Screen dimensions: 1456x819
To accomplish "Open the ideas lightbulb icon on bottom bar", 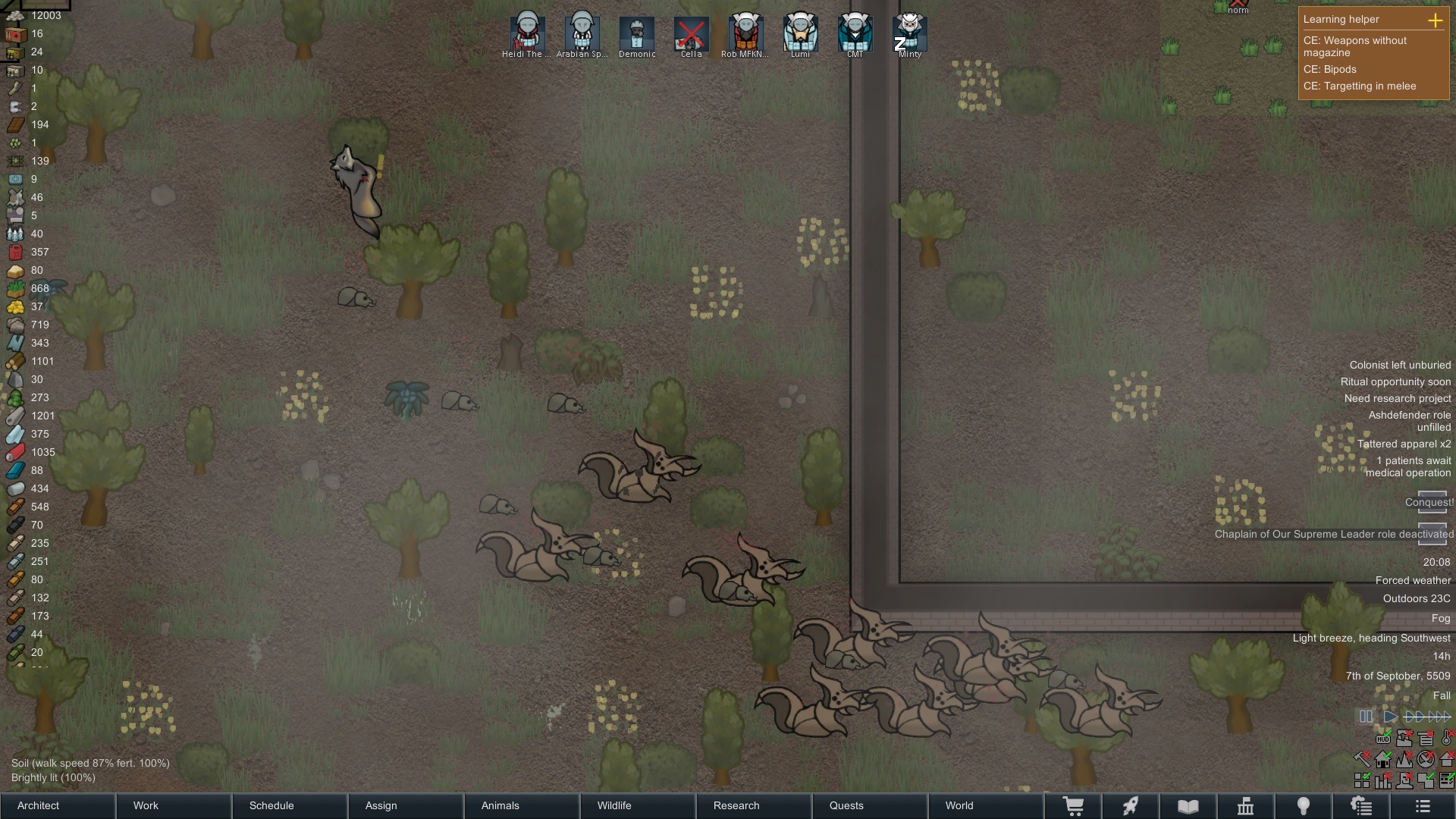I will (x=1304, y=805).
